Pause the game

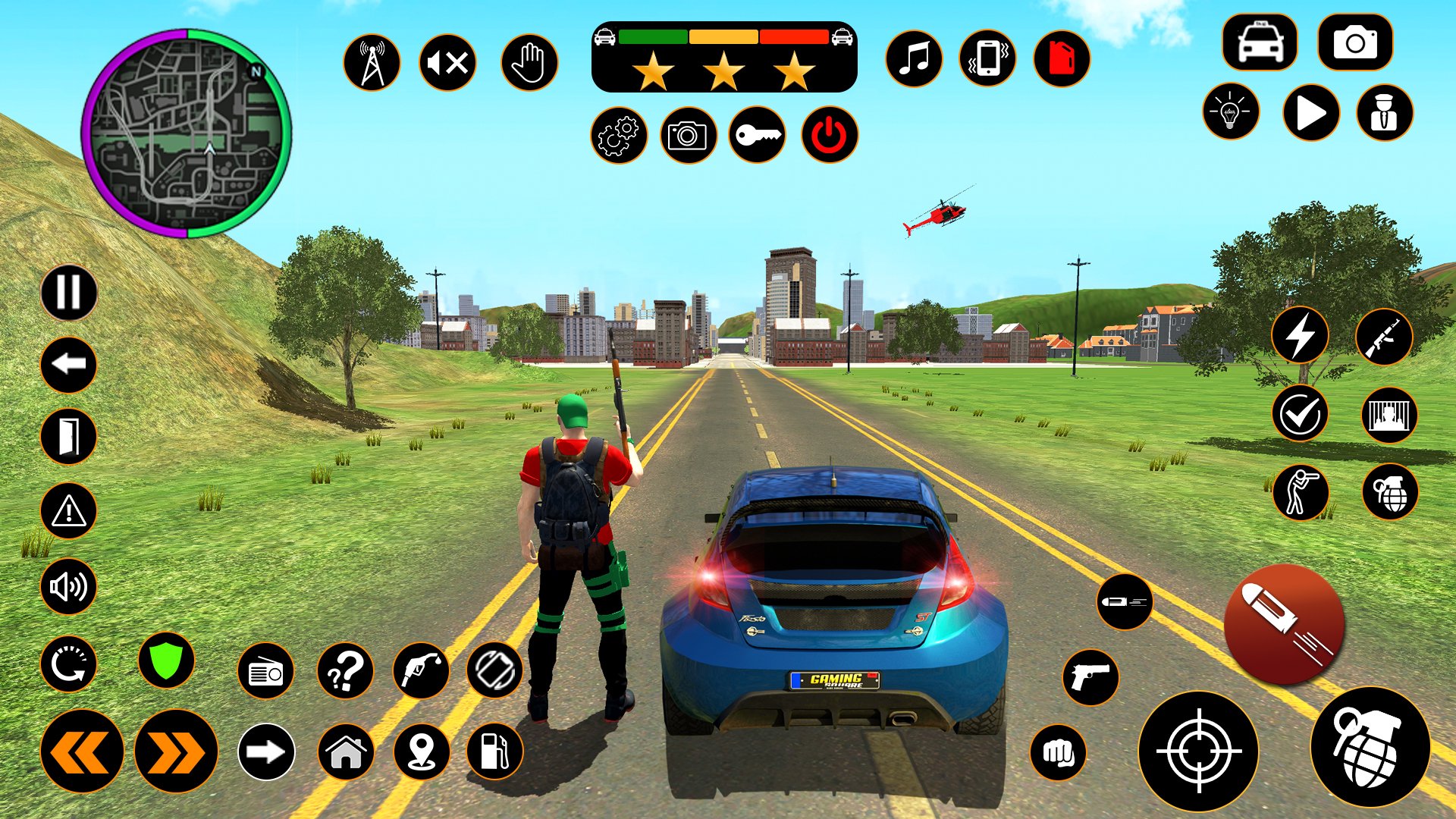point(68,292)
